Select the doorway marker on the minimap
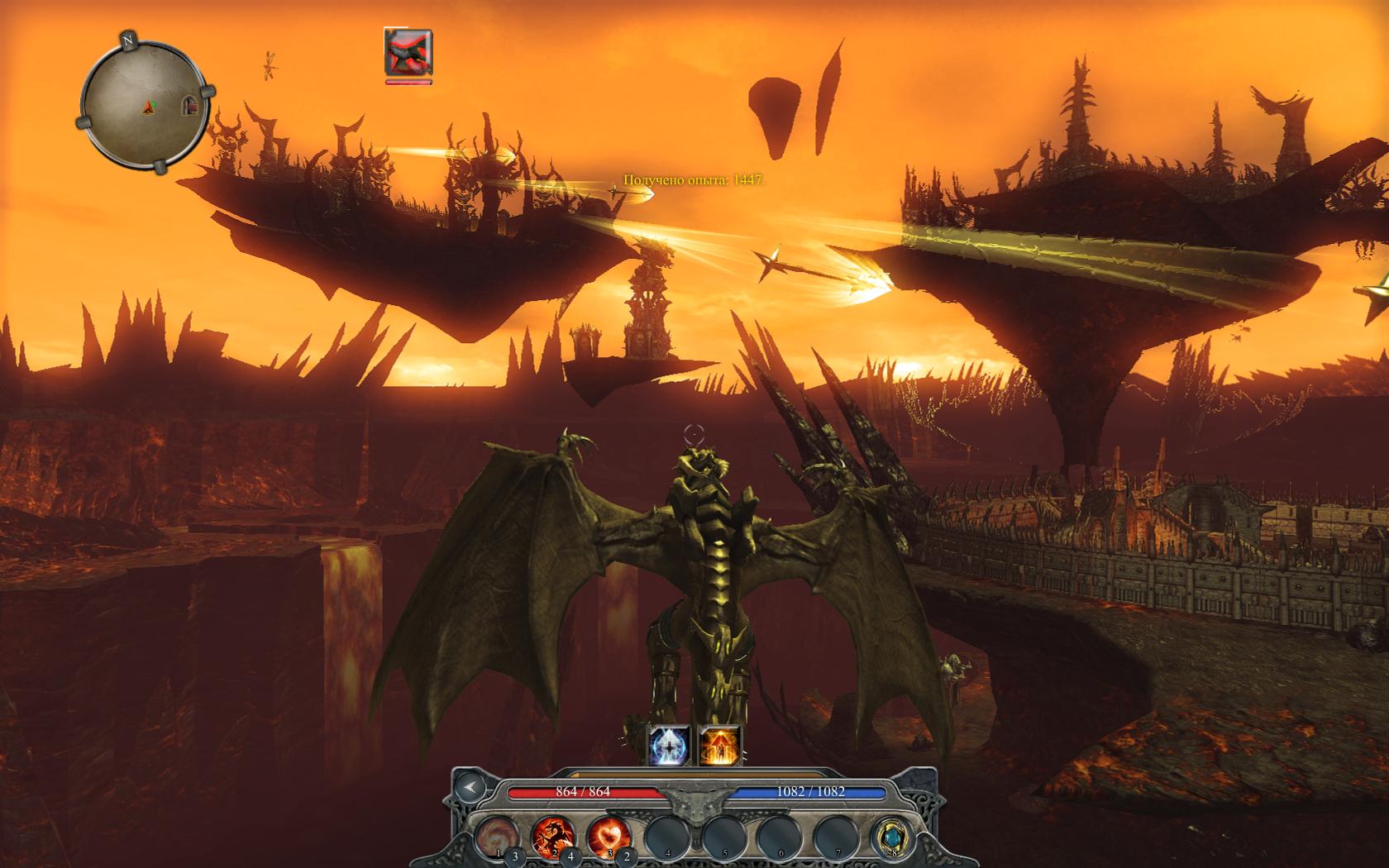Image resolution: width=1389 pixels, height=868 pixels. [x=191, y=104]
